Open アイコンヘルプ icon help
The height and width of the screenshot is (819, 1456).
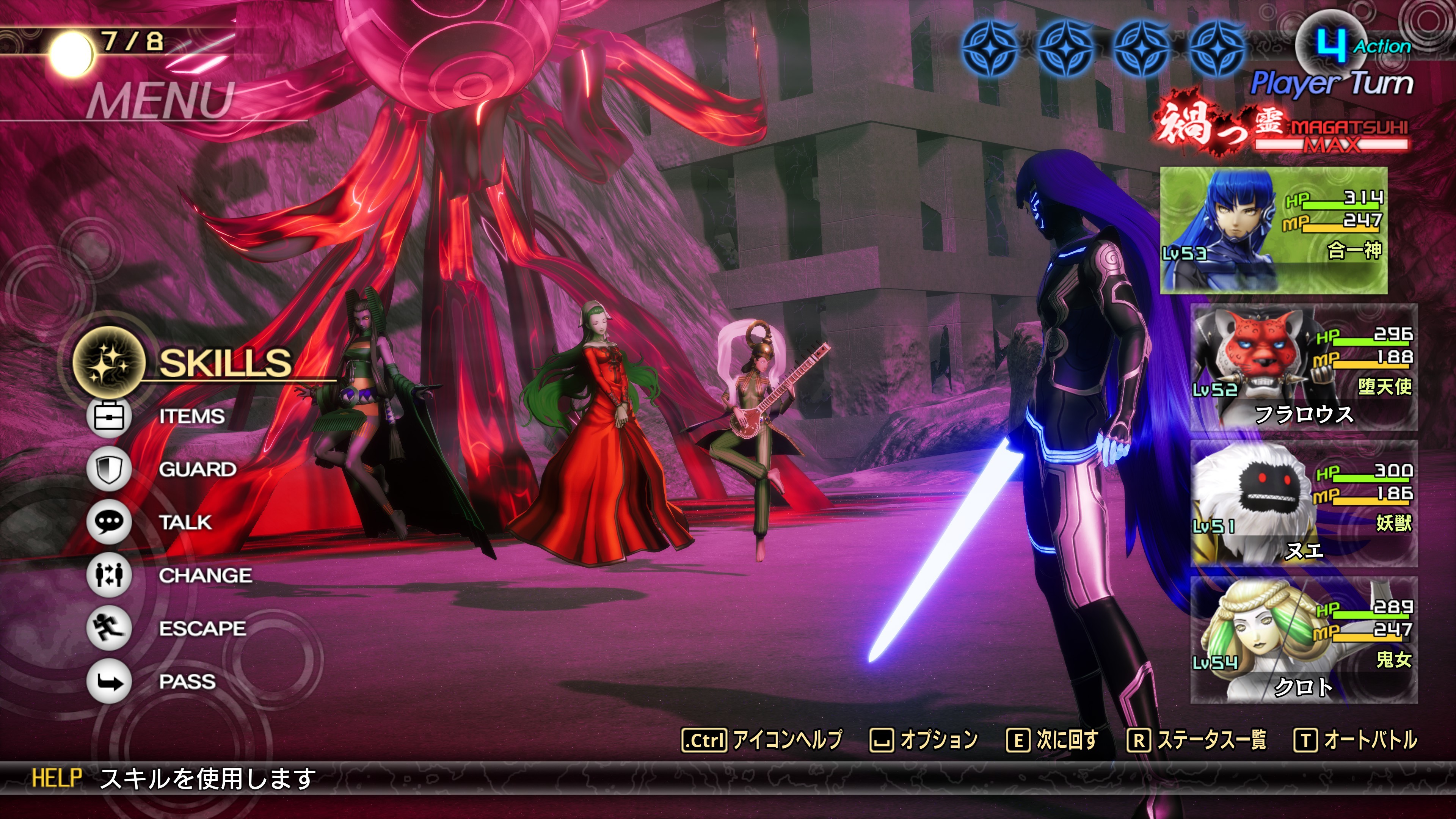click(762, 740)
